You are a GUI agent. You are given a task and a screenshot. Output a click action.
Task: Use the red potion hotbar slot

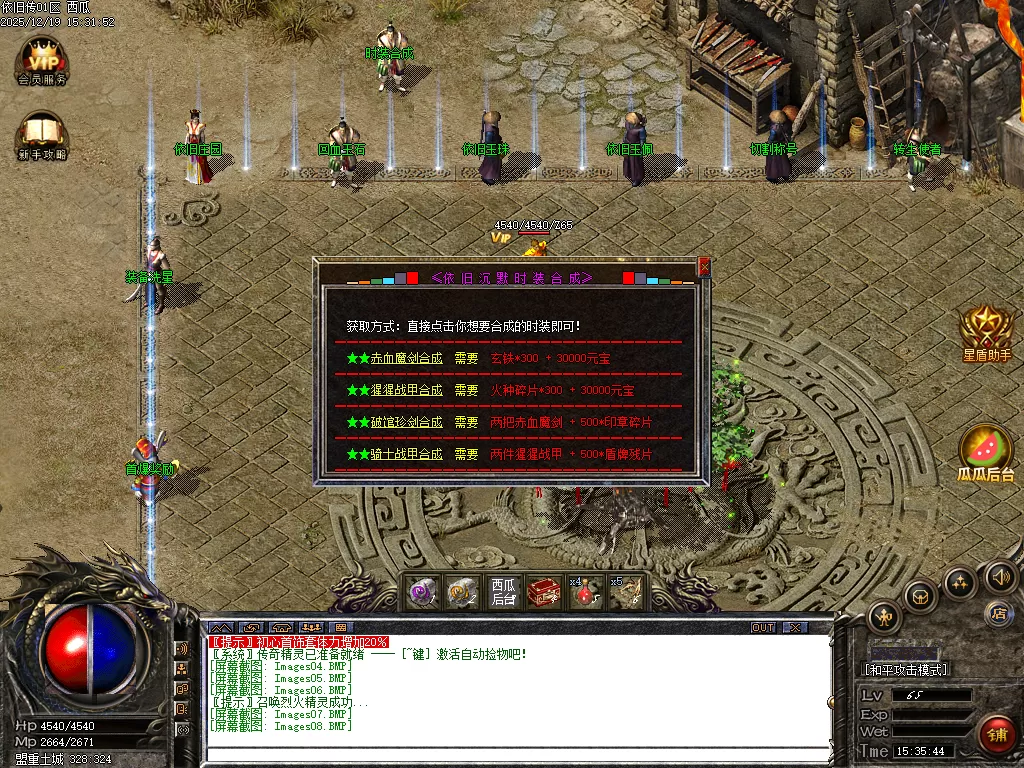(584, 592)
